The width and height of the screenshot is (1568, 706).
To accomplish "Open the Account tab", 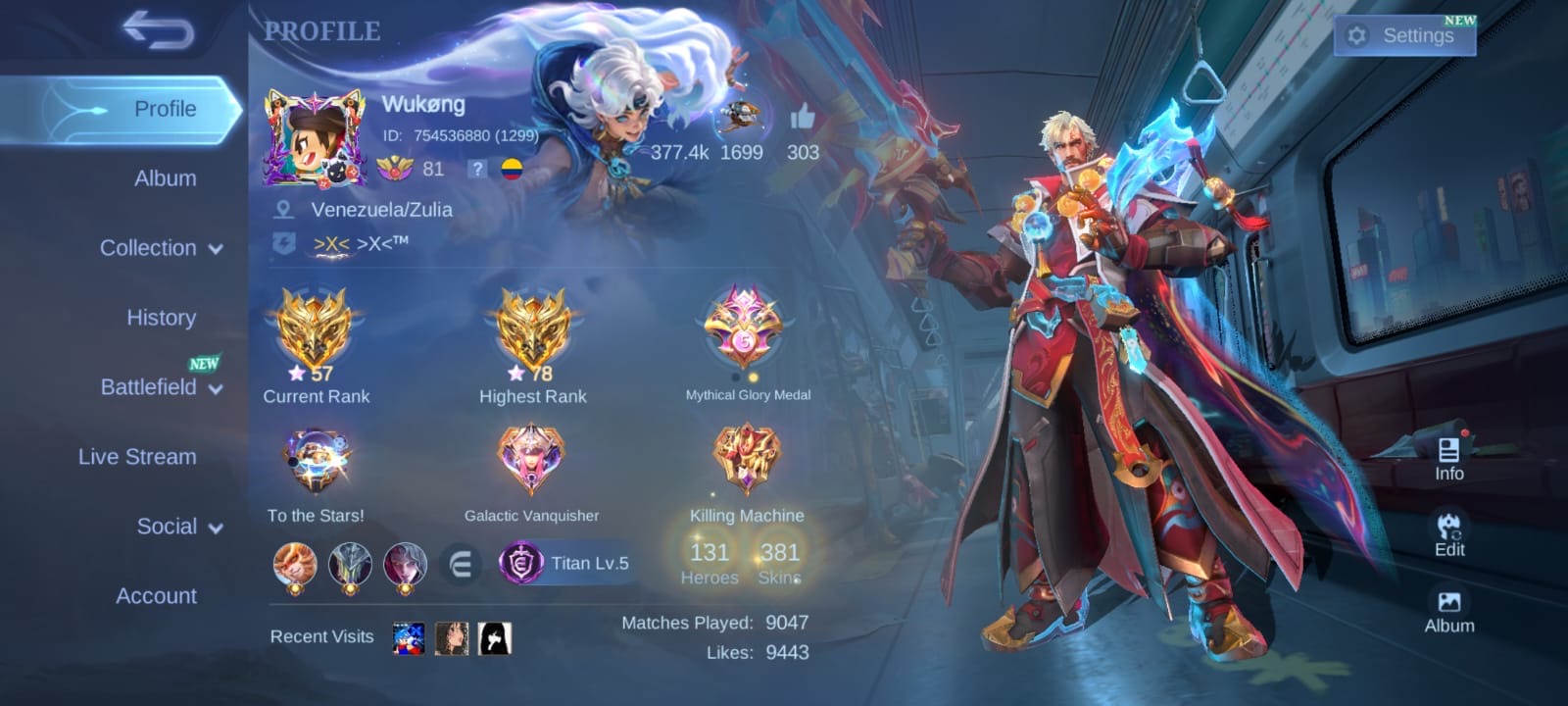I will [x=156, y=596].
